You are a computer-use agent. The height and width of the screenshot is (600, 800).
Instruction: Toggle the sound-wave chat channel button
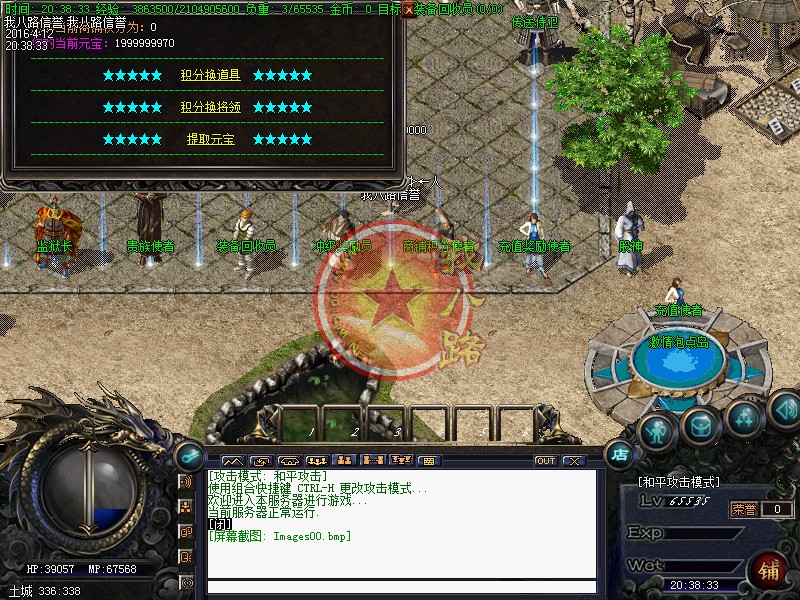pos(186,482)
